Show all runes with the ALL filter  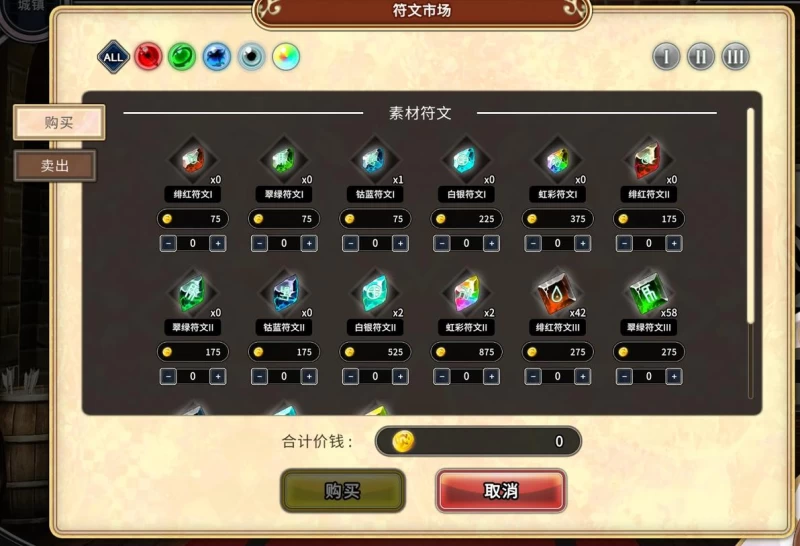coord(113,57)
